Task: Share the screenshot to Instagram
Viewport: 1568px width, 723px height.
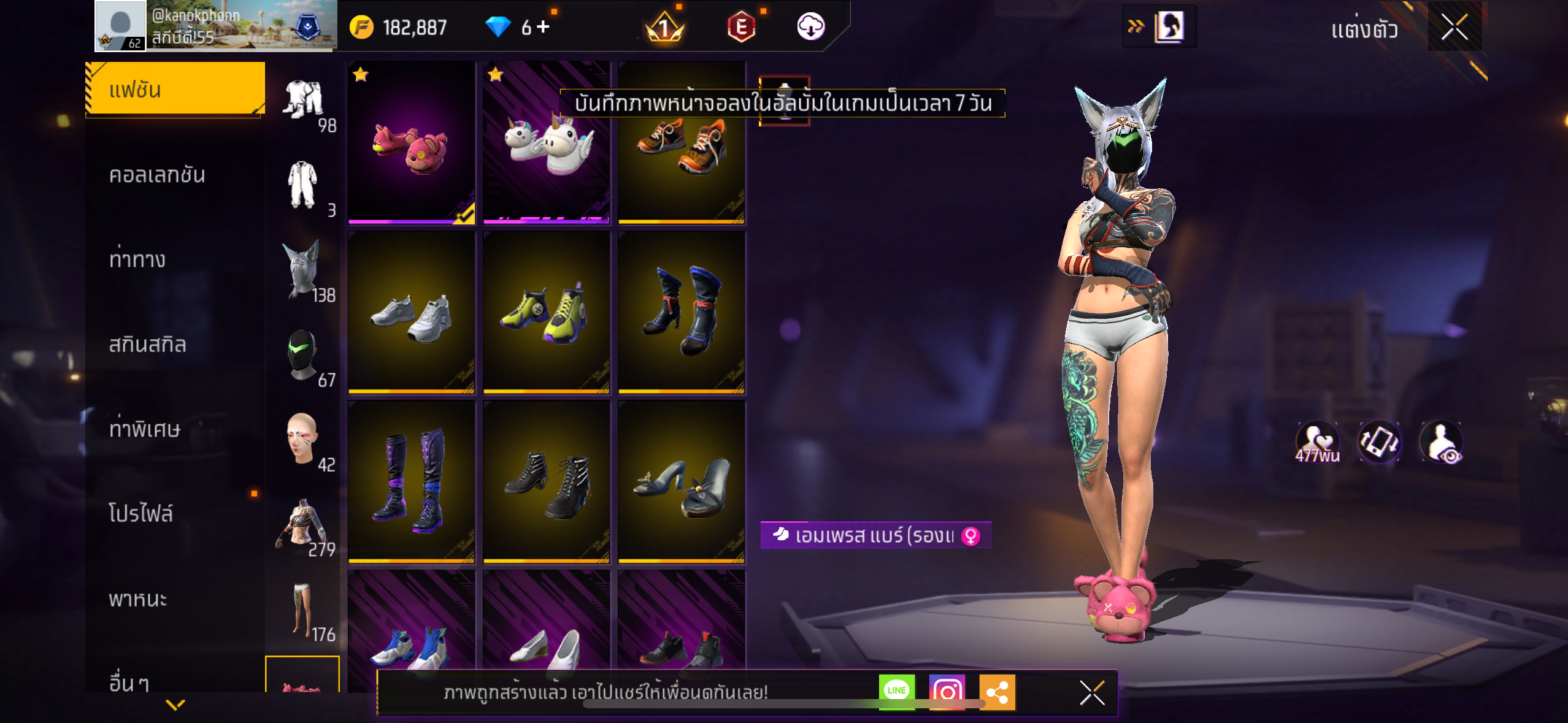Action: coord(947,692)
